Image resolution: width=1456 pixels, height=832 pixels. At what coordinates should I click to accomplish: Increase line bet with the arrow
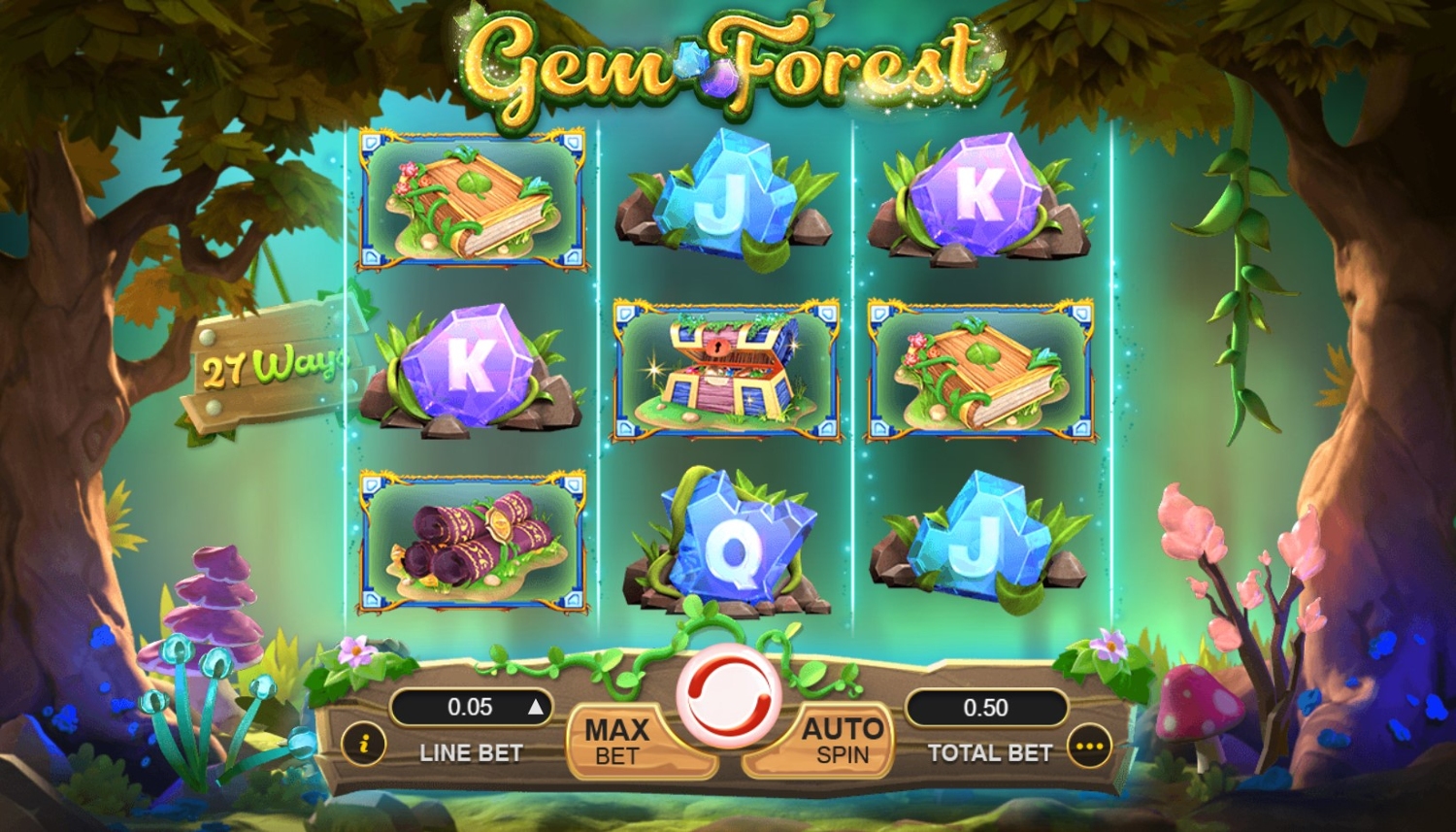tap(535, 708)
